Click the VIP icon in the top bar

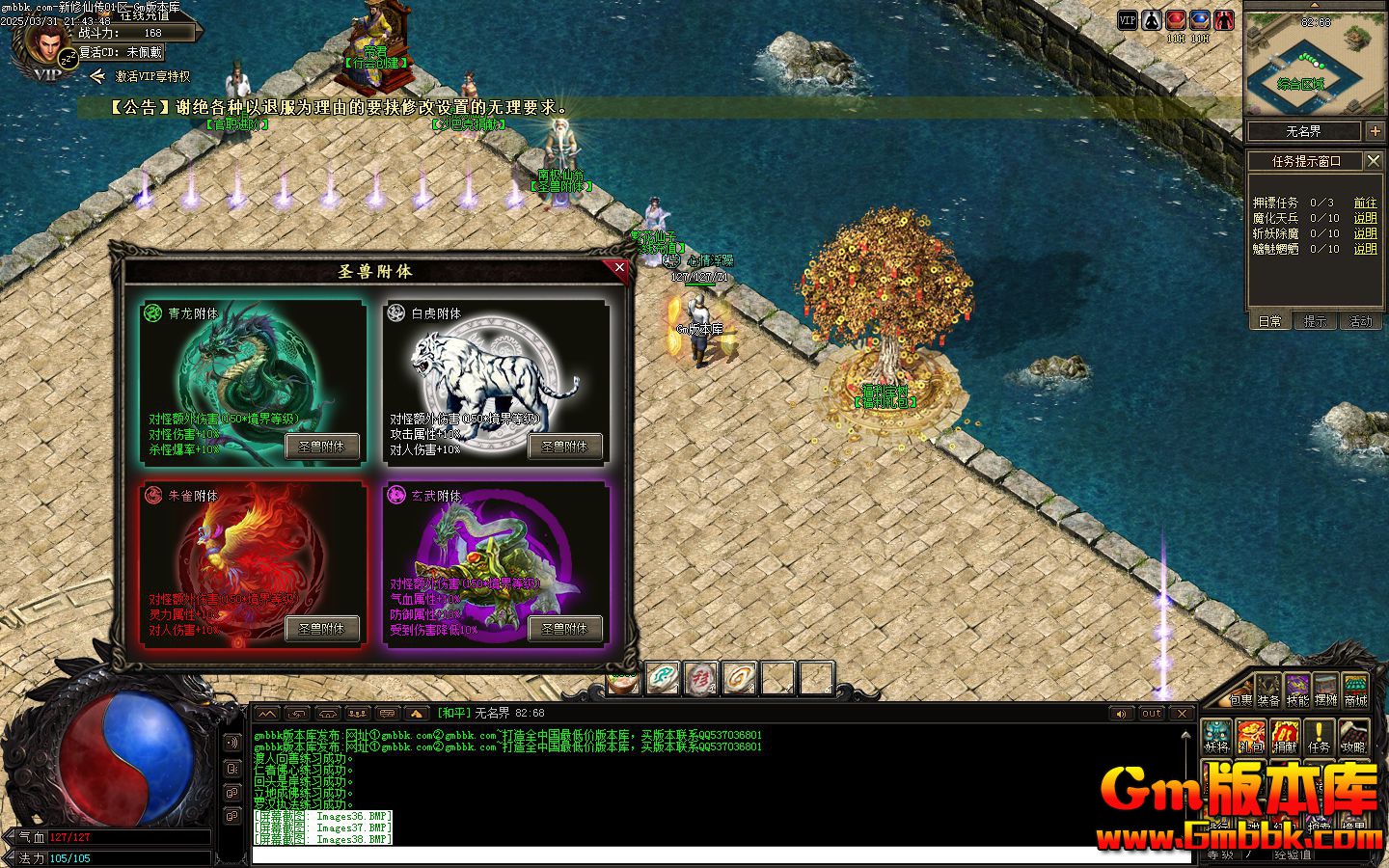(1128, 20)
